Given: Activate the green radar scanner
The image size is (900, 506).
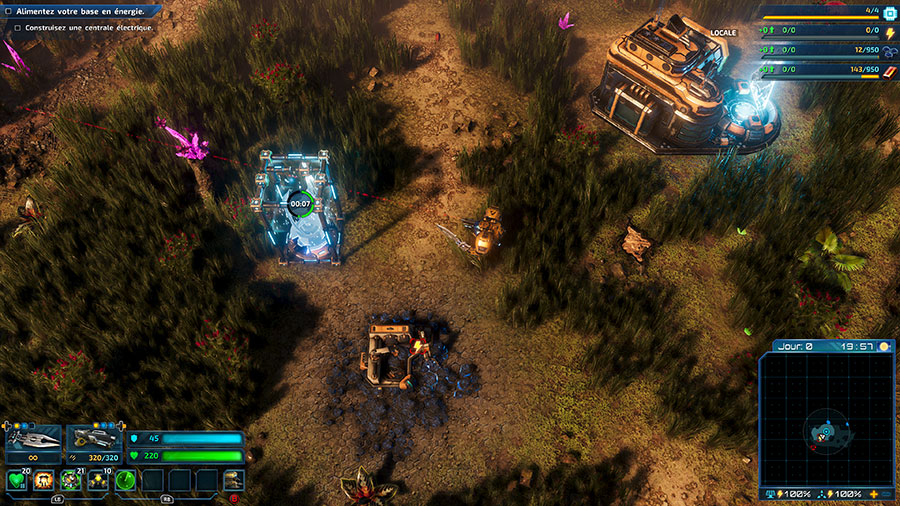Looking at the screenshot, I should coord(126,481).
